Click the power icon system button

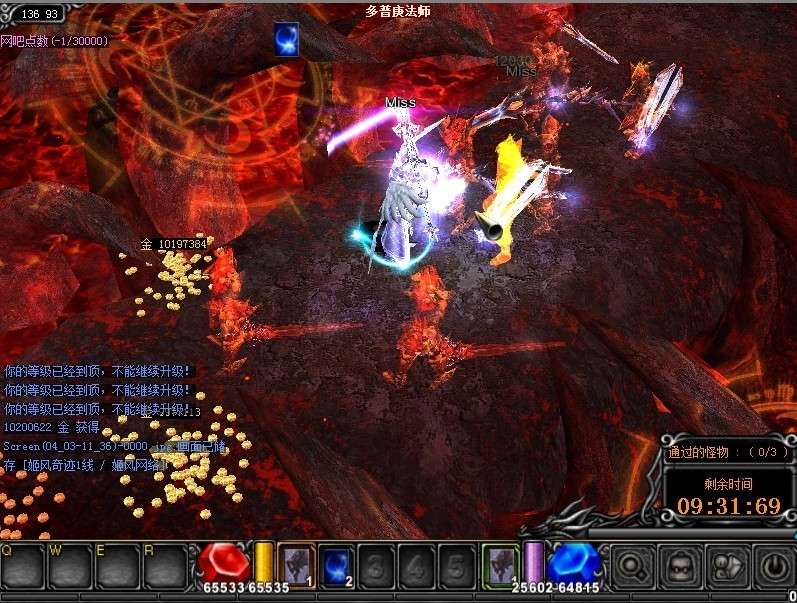pos(773,567)
